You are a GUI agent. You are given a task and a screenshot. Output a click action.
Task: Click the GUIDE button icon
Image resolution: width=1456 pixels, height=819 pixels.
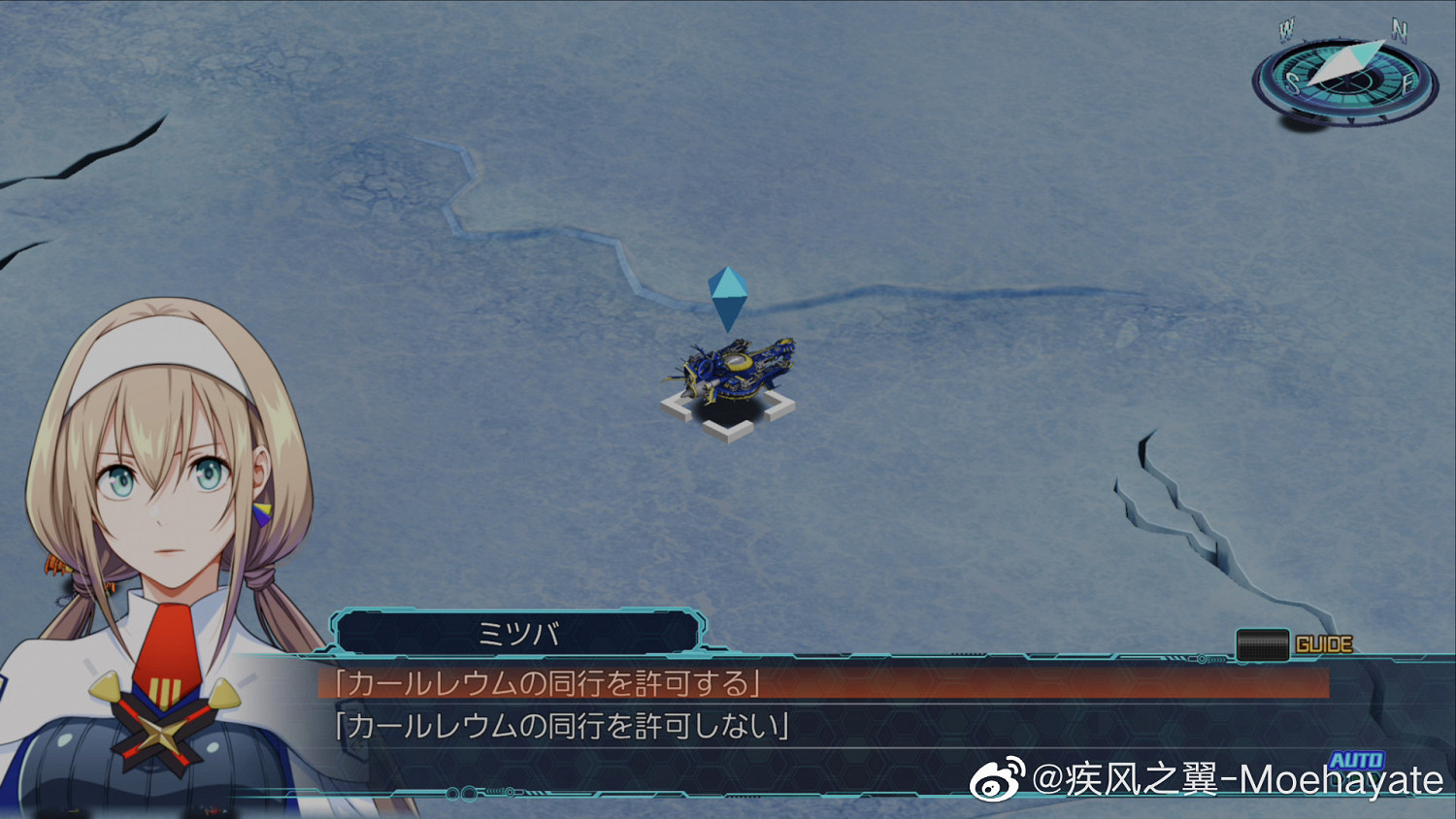click(x=1262, y=642)
